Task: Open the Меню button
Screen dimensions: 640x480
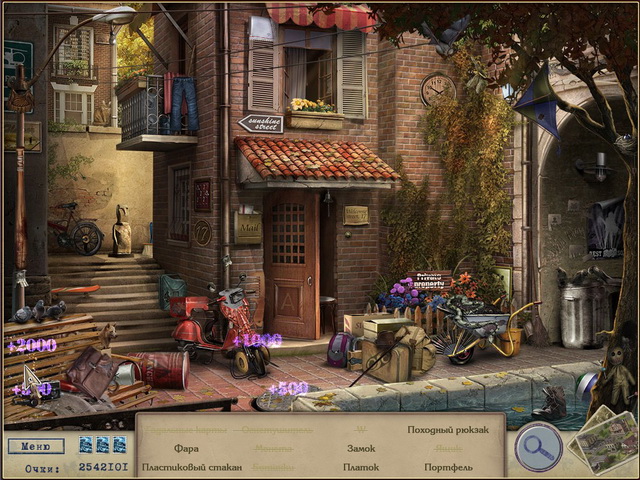Action: 35,446
